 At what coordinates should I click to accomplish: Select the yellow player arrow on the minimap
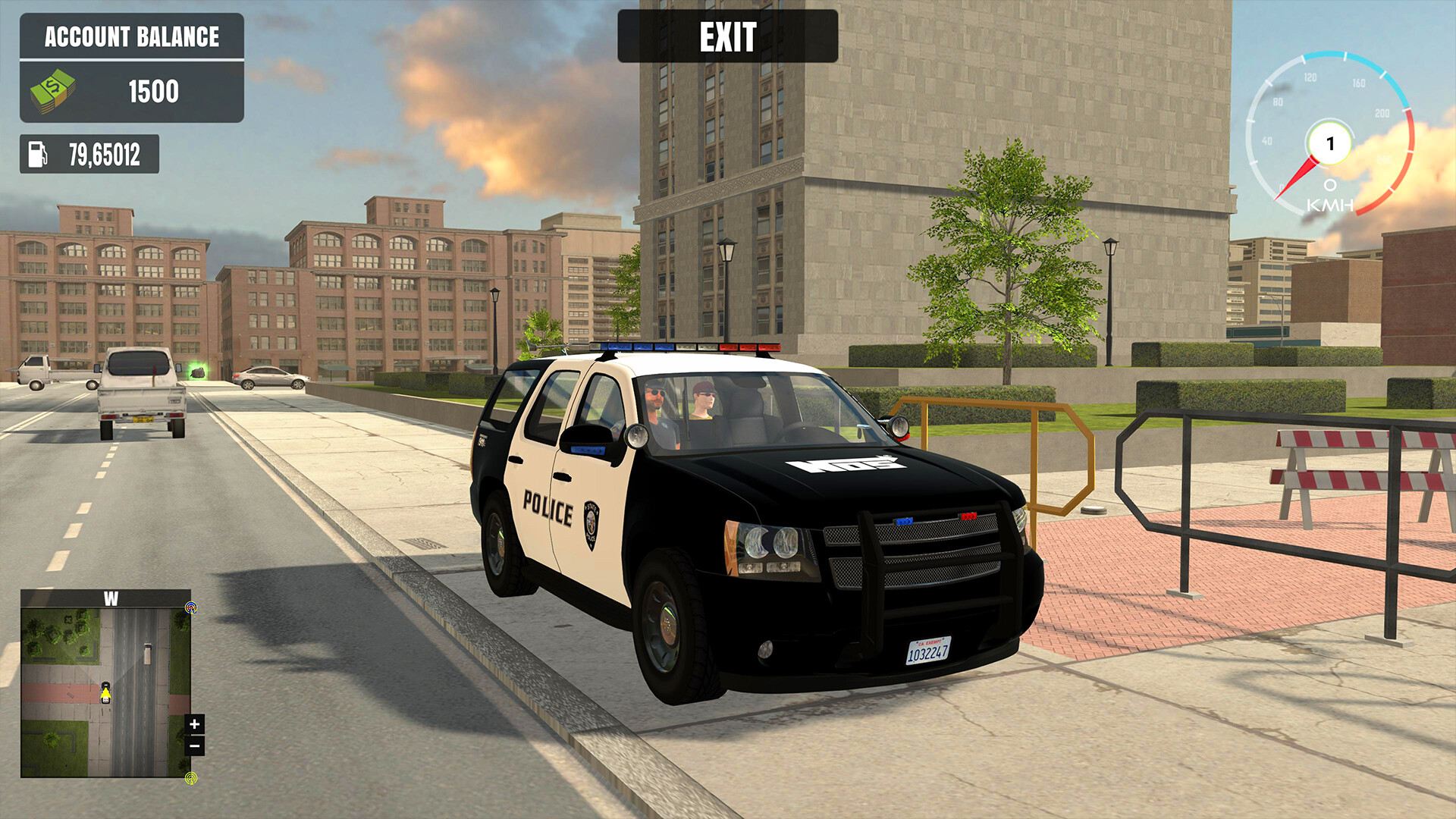pos(105,694)
